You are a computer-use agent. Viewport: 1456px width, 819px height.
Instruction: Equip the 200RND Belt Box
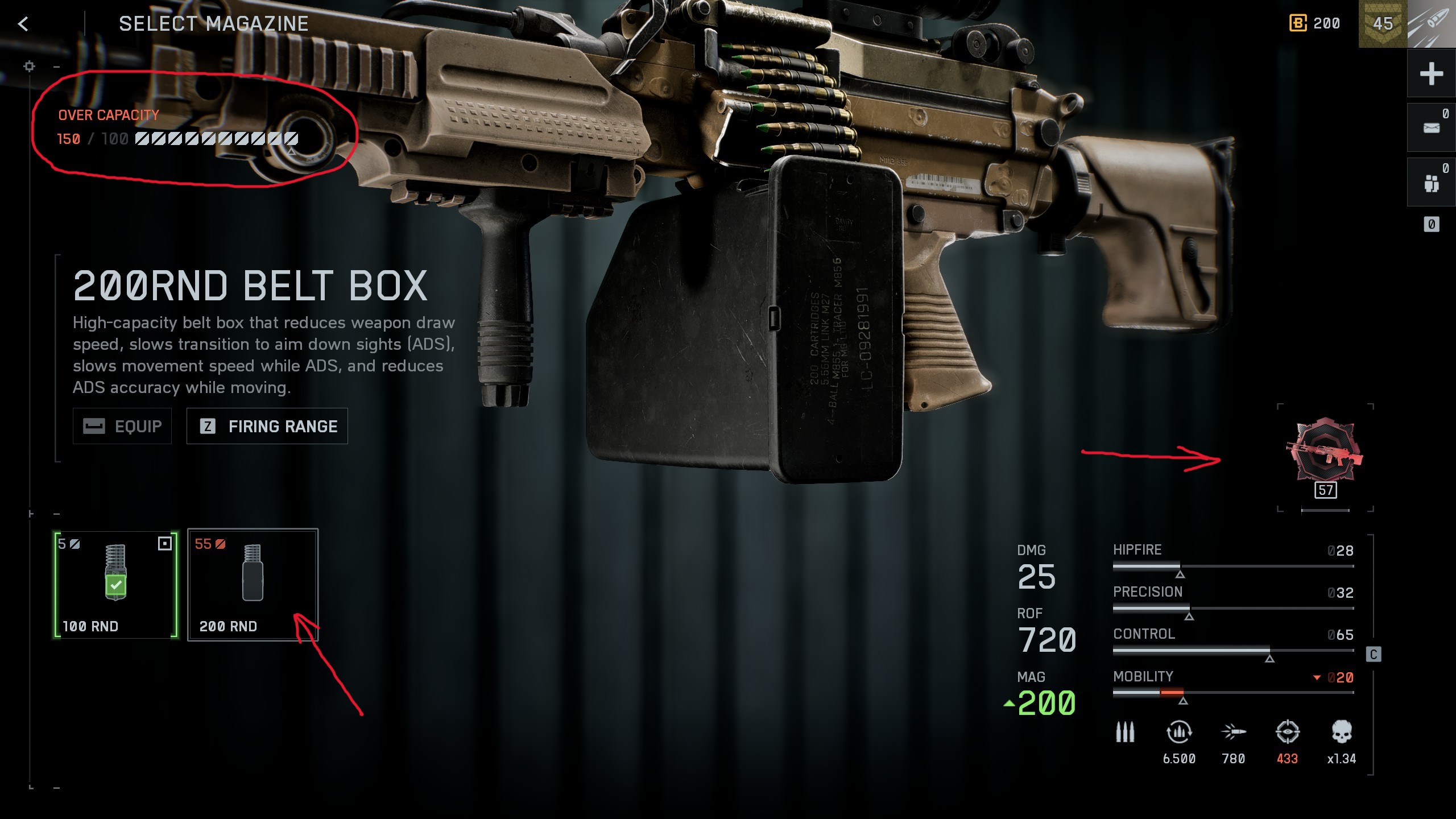(x=122, y=426)
